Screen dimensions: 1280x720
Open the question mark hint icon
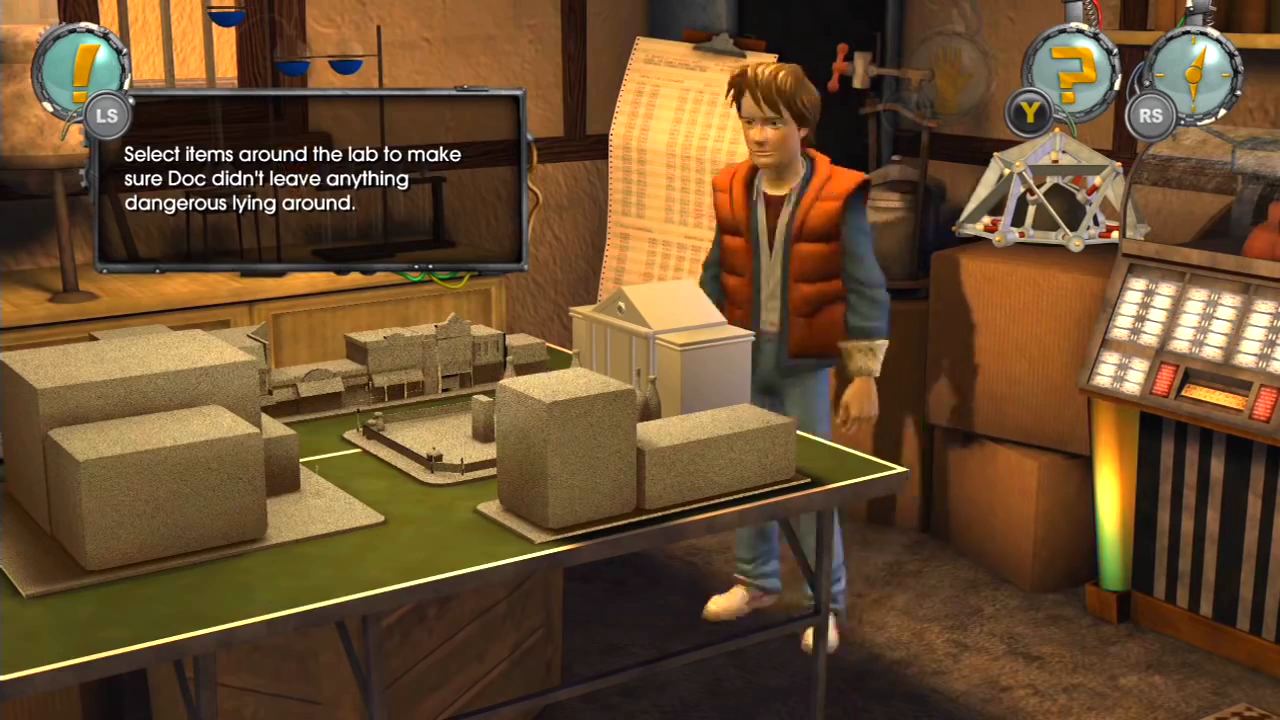(1070, 72)
